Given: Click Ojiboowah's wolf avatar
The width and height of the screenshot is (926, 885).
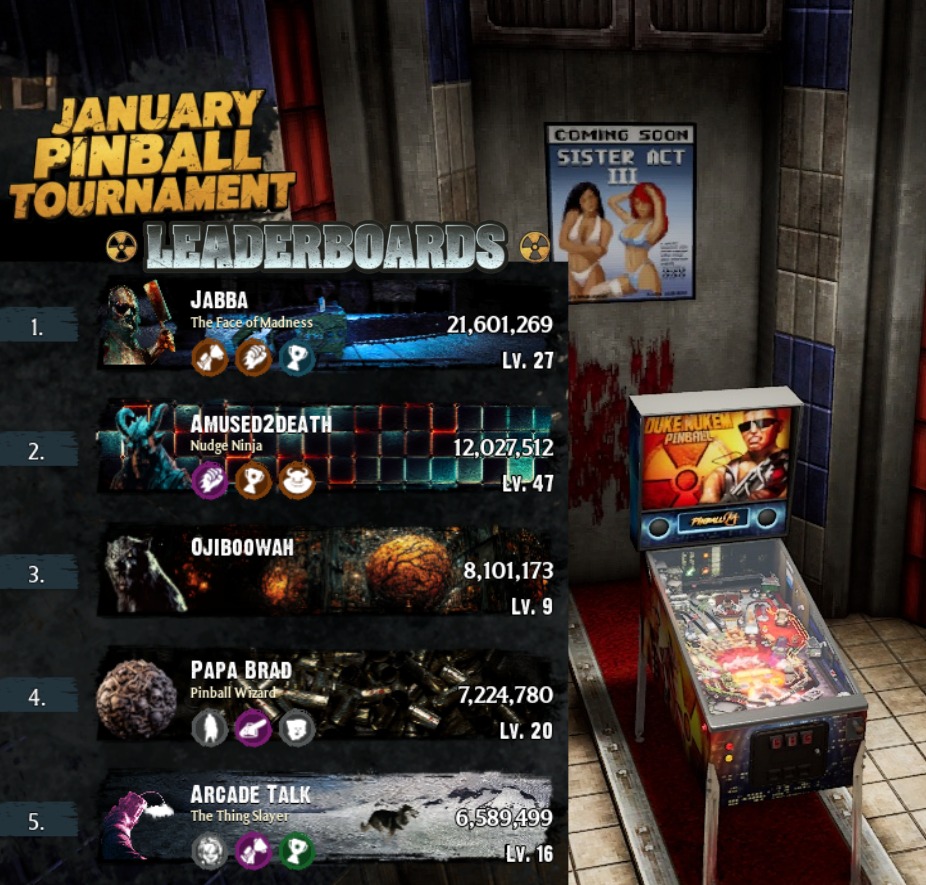Looking at the screenshot, I should (140, 572).
